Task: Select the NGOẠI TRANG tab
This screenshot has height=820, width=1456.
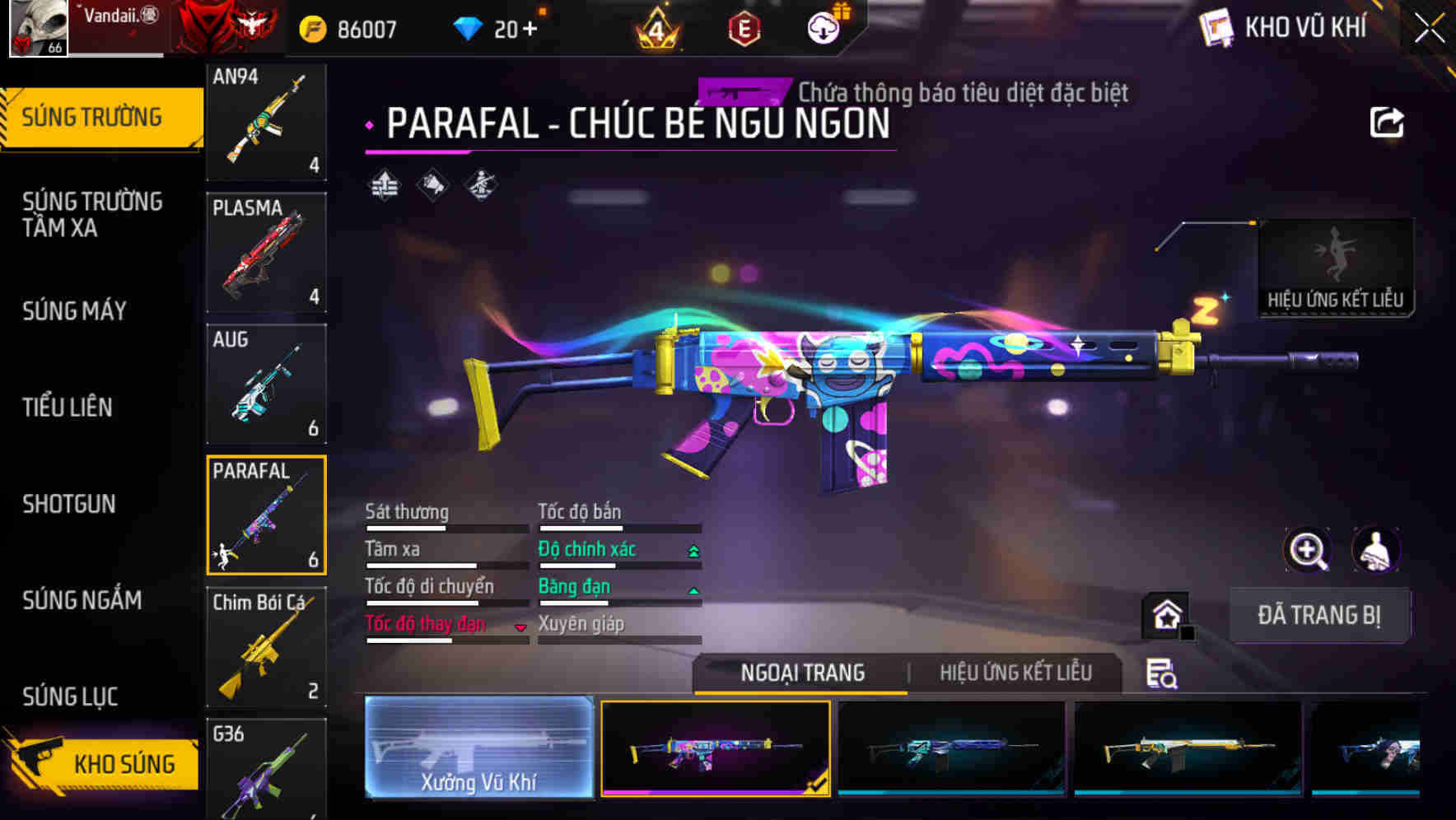Action: coord(802,673)
